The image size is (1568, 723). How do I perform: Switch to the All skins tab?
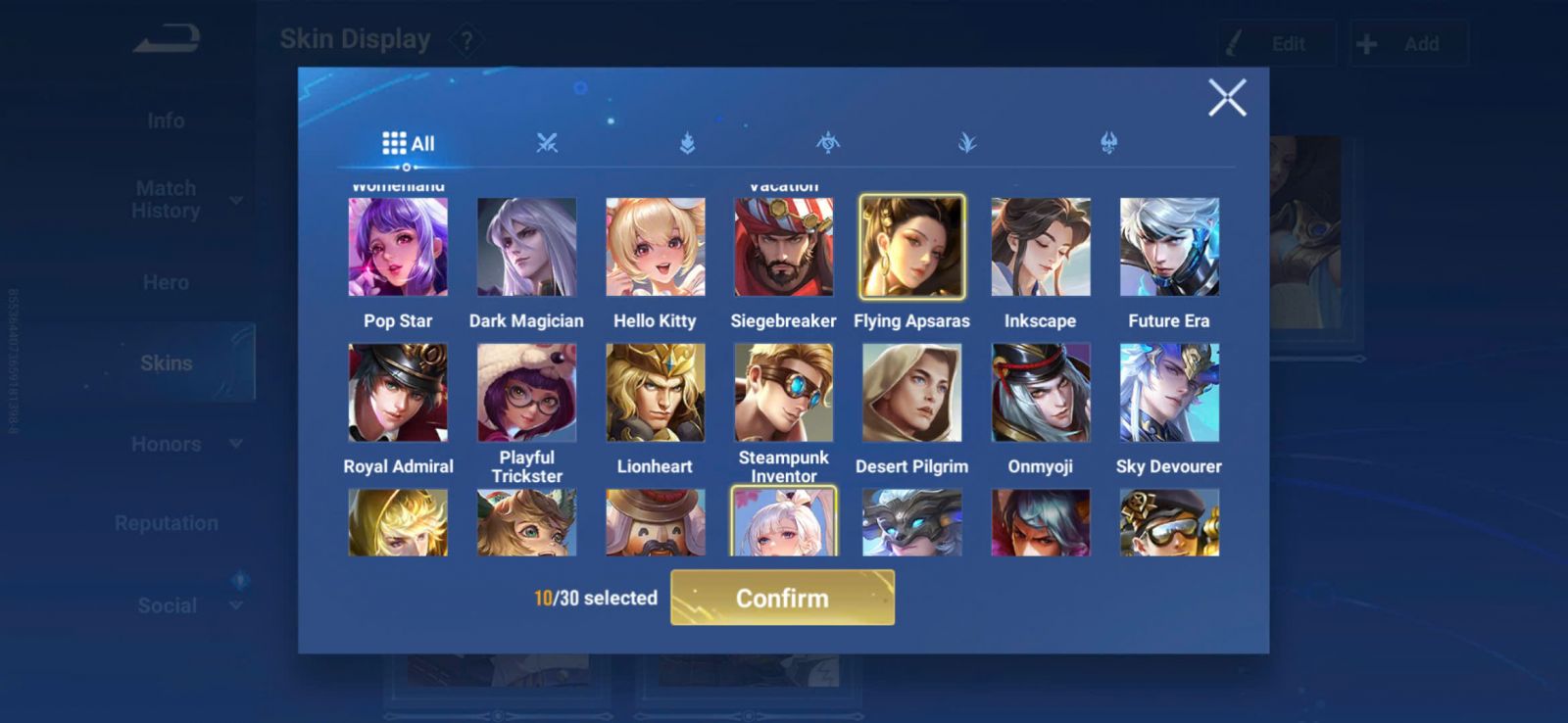pos(408,143)
